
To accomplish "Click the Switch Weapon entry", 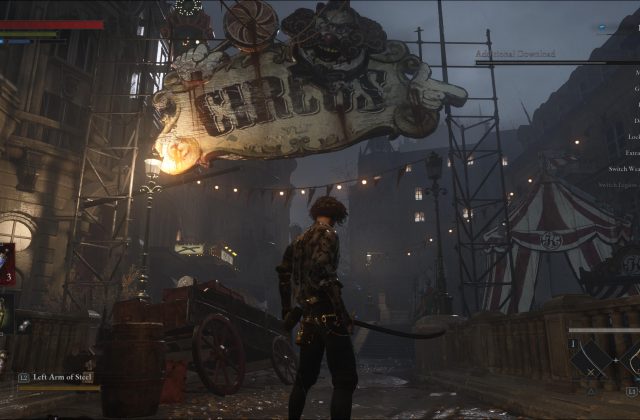I will point(622,169).
